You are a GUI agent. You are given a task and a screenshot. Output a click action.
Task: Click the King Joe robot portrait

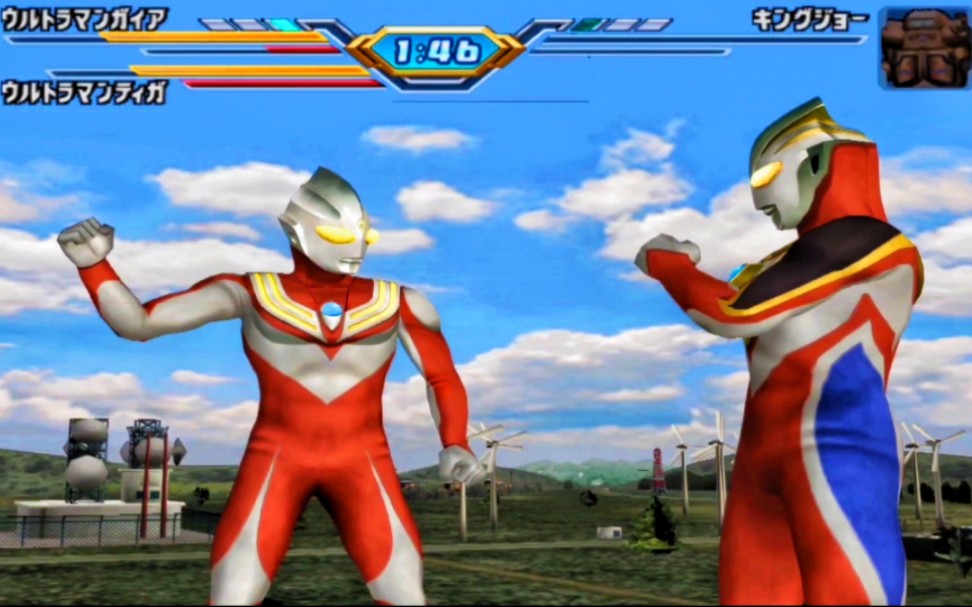[x=924, y=47]
